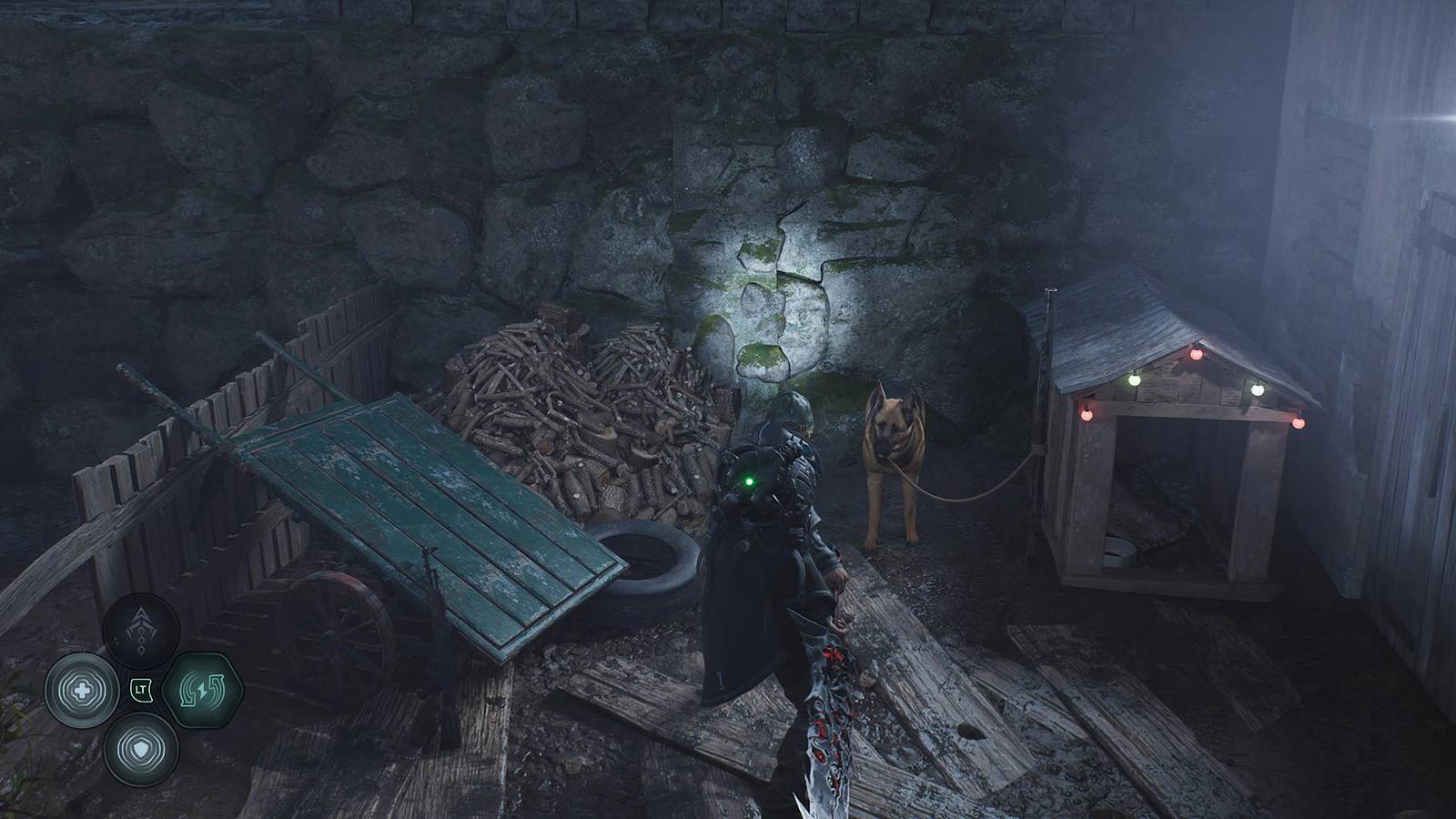Choose the dimmed arrowhead ability slot
This screenshot has height=819, width=1456.
point(140,632)
